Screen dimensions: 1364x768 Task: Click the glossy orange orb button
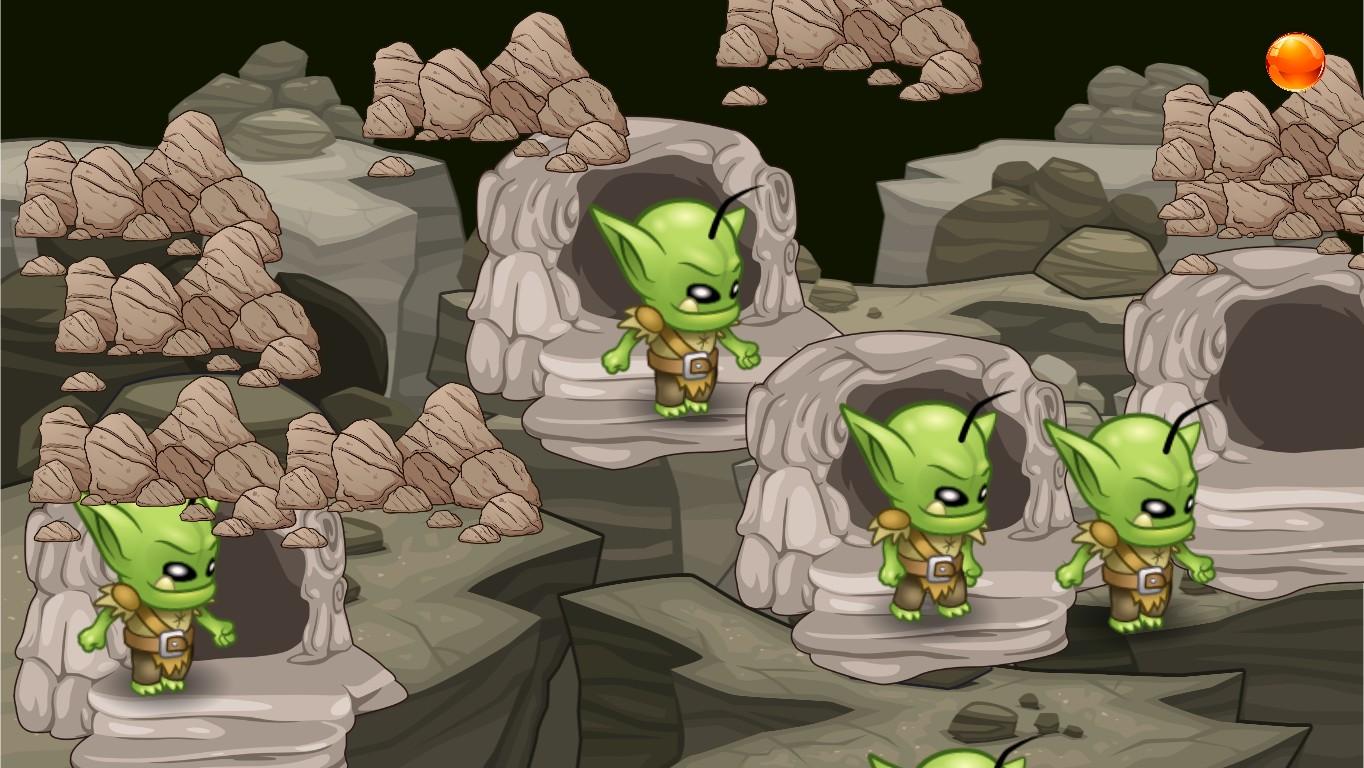point(1295,62)
